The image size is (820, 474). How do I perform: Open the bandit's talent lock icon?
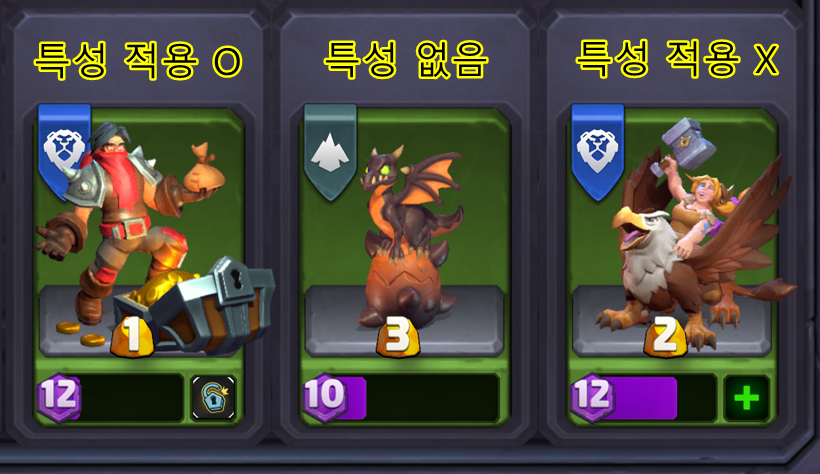(x=213, y=398)
